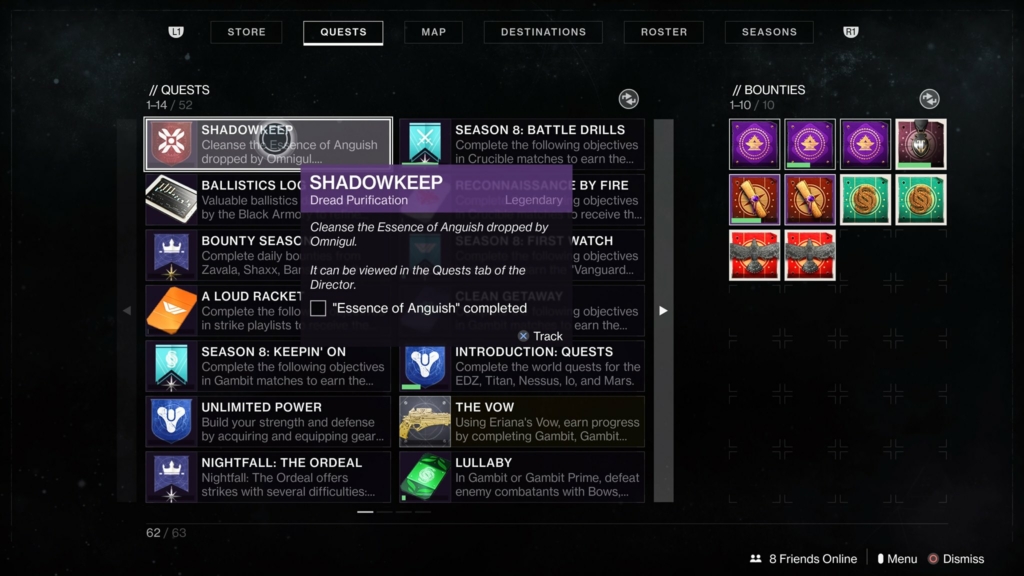
Task: Select the Lullaby quest
Action: (x=522, y=477)
